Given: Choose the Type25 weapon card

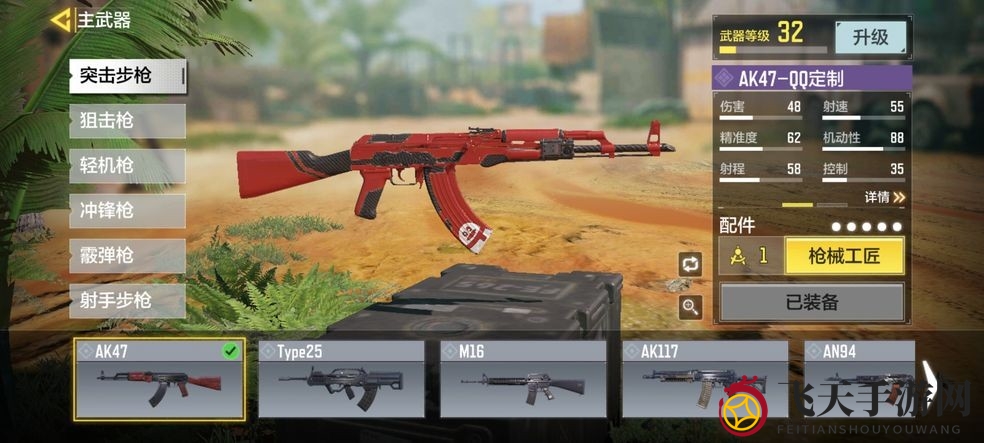Looking at the screenshot, I should coord(341,378).
